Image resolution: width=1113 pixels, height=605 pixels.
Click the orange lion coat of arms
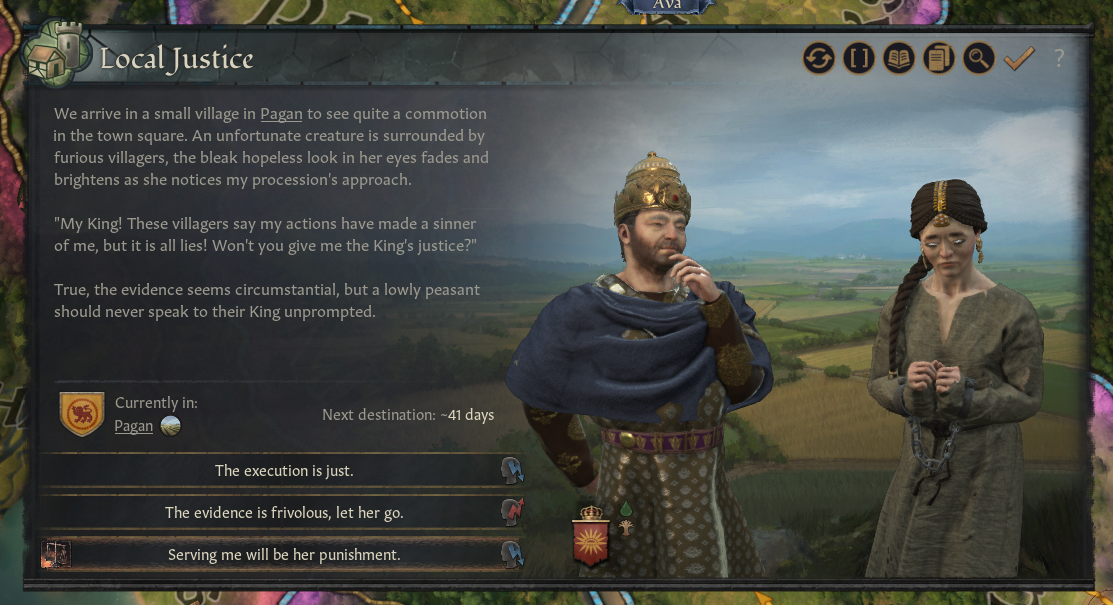[x=82, y=413]
